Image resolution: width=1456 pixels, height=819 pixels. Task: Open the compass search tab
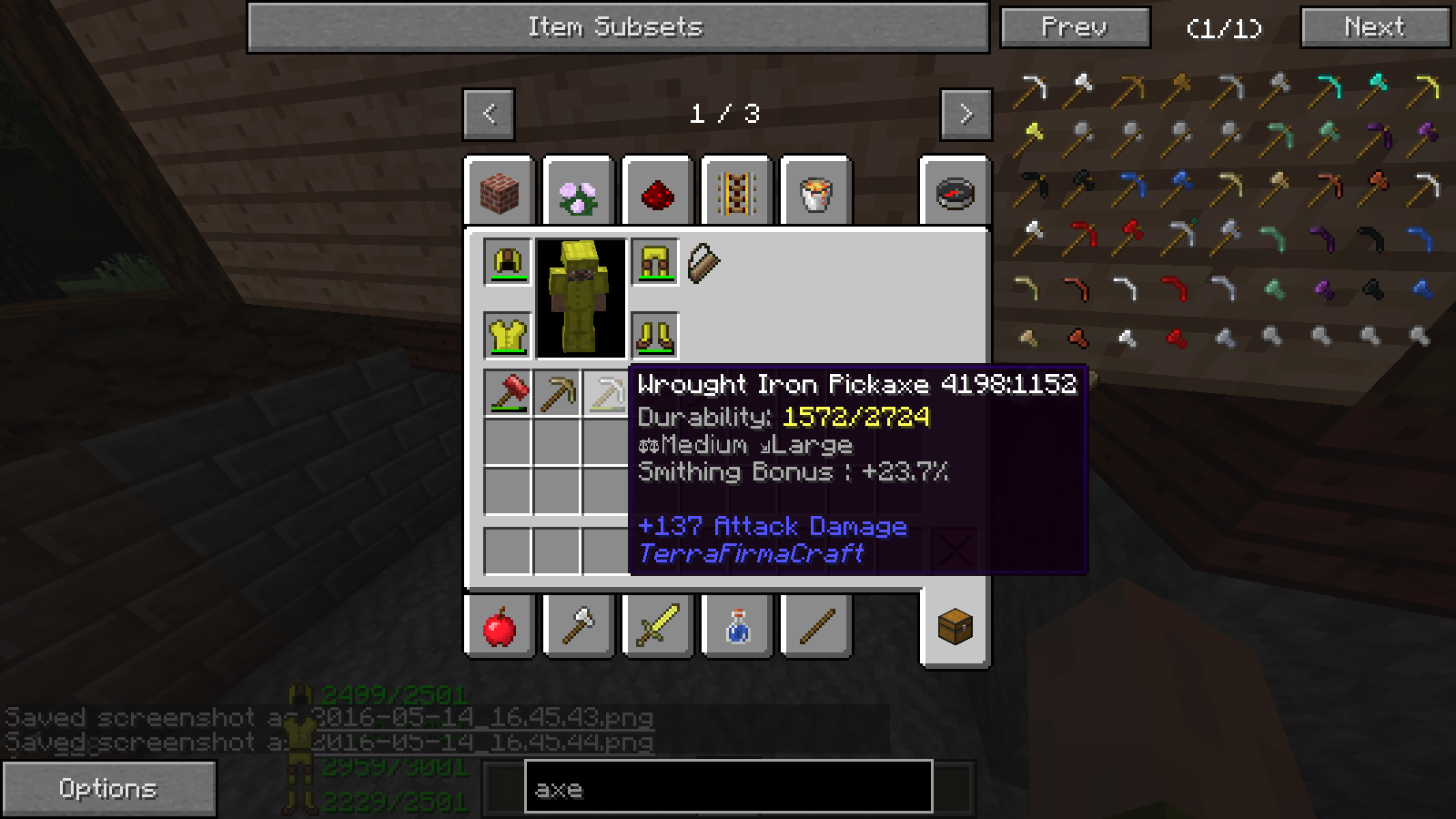pyautogui.click(x=955, y=193)
